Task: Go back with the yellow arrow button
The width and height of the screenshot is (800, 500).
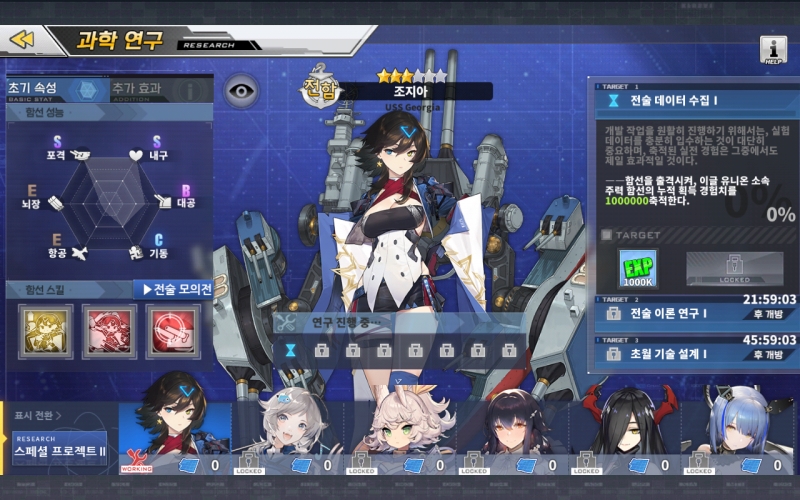Action: pos(24,39)
